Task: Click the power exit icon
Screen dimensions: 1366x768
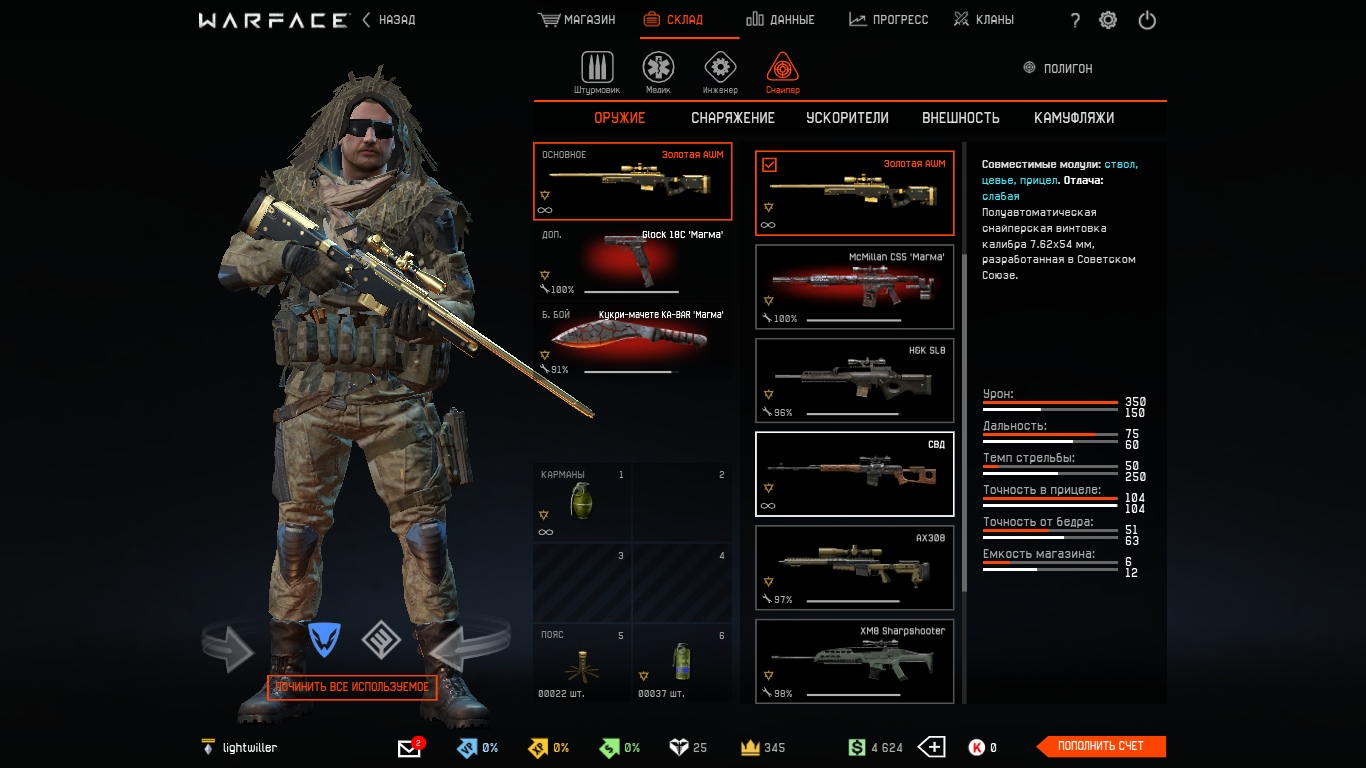Action: [x=1146, y=19]
